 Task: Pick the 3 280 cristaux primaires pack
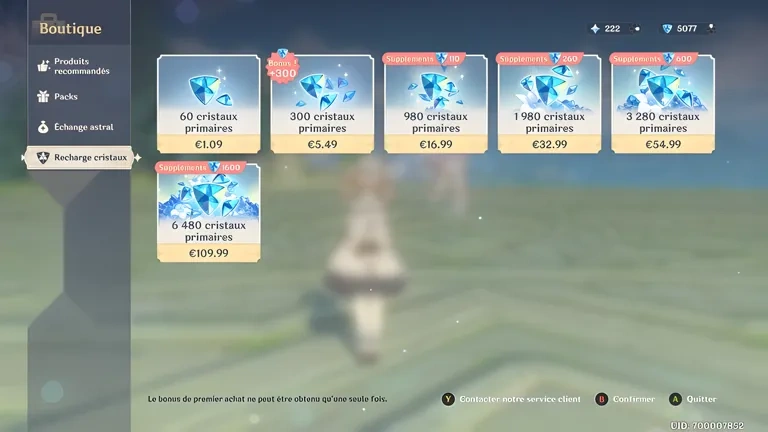663,105
